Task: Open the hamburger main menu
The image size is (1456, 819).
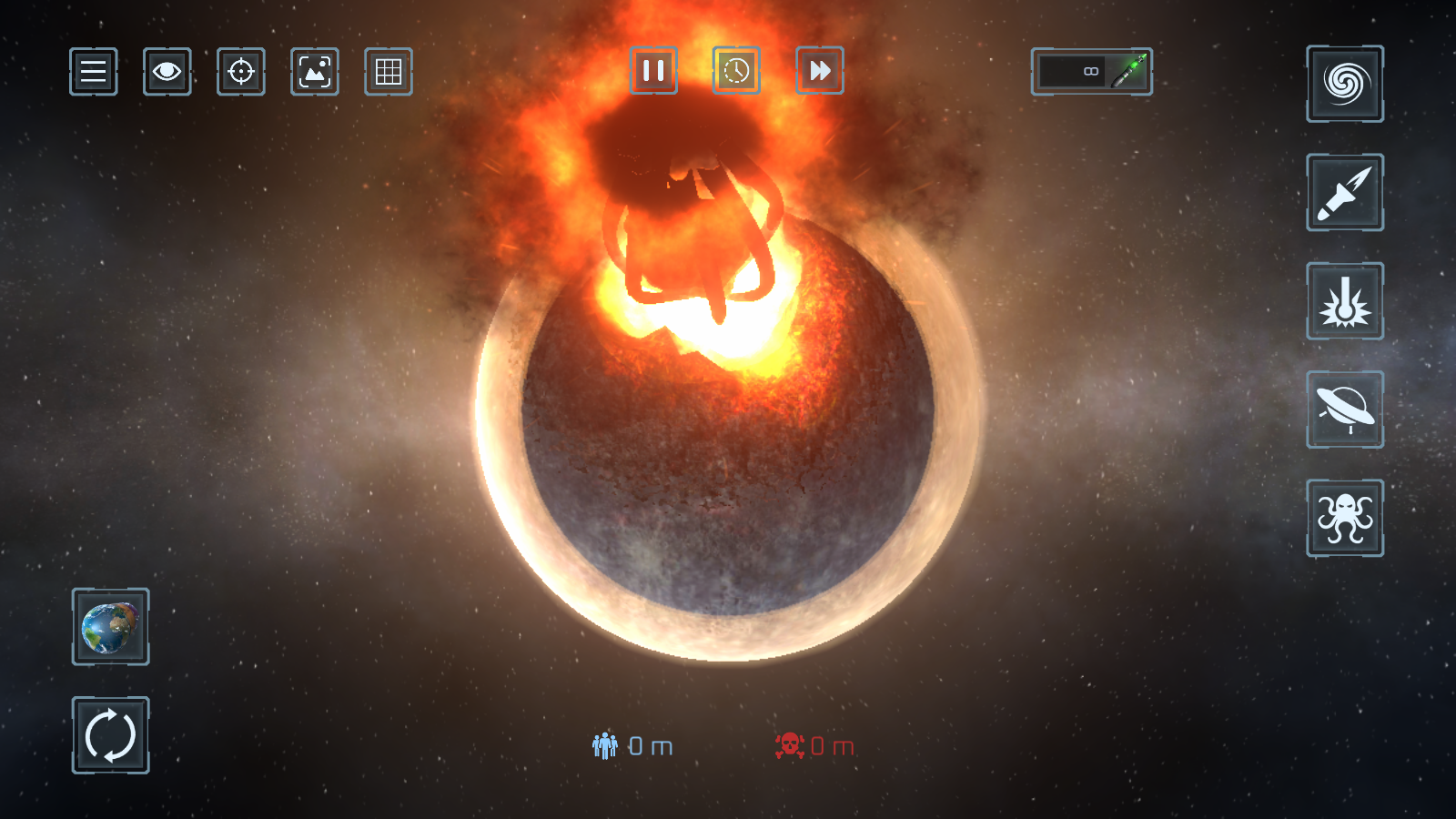Action: click(x=94, y=71)
